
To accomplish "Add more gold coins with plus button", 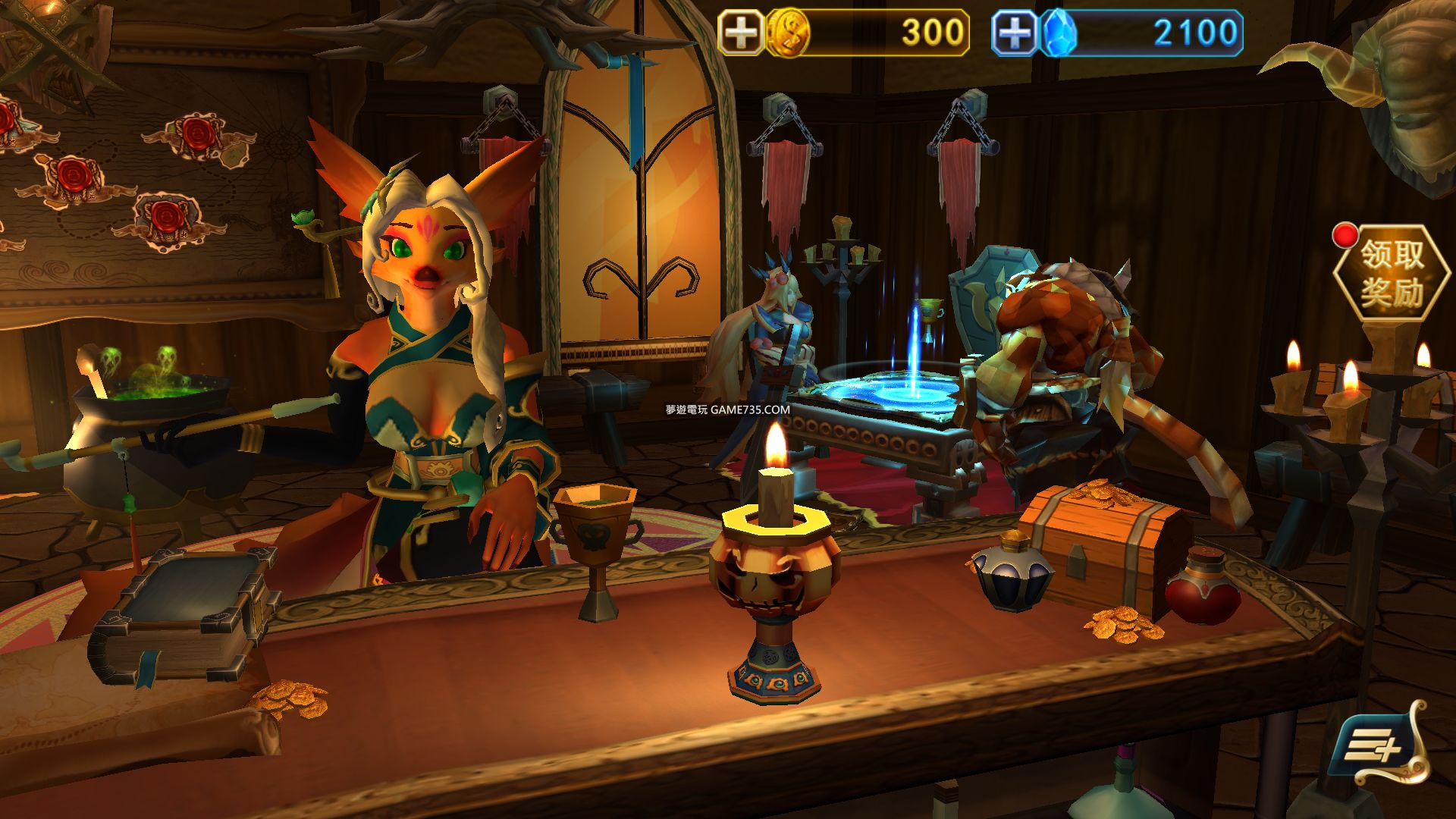I will coord(741,33).
